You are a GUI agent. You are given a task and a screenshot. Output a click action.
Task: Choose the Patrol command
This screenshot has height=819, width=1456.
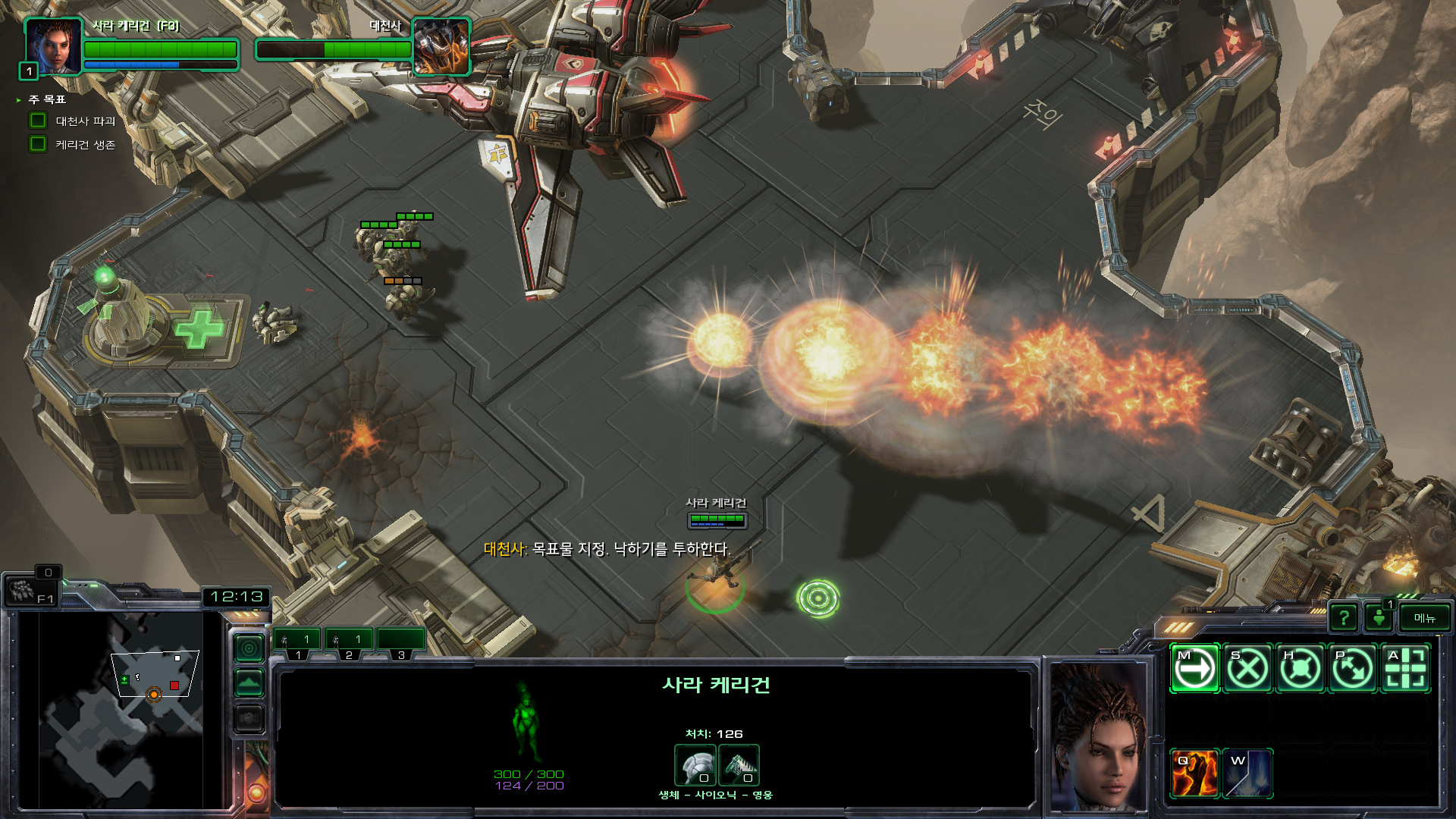click(x=1353, y=669)
